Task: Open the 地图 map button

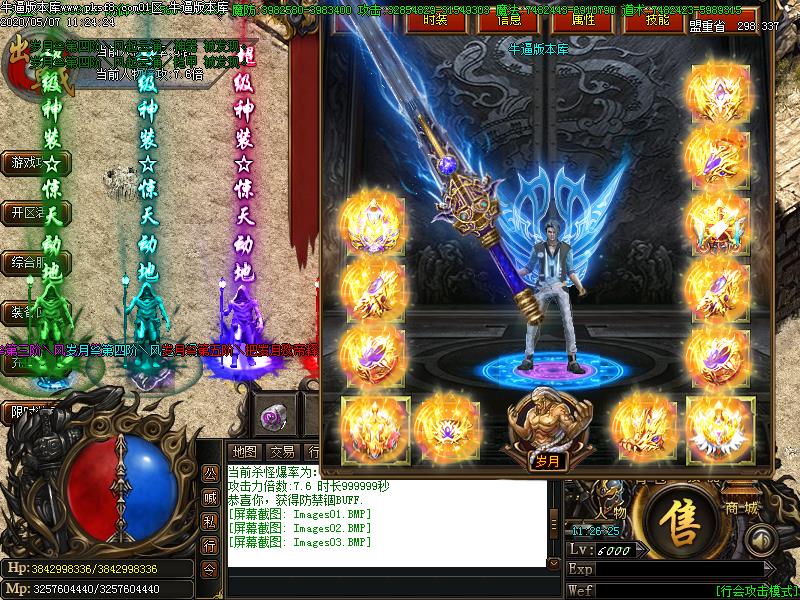Action: point(244,452)
